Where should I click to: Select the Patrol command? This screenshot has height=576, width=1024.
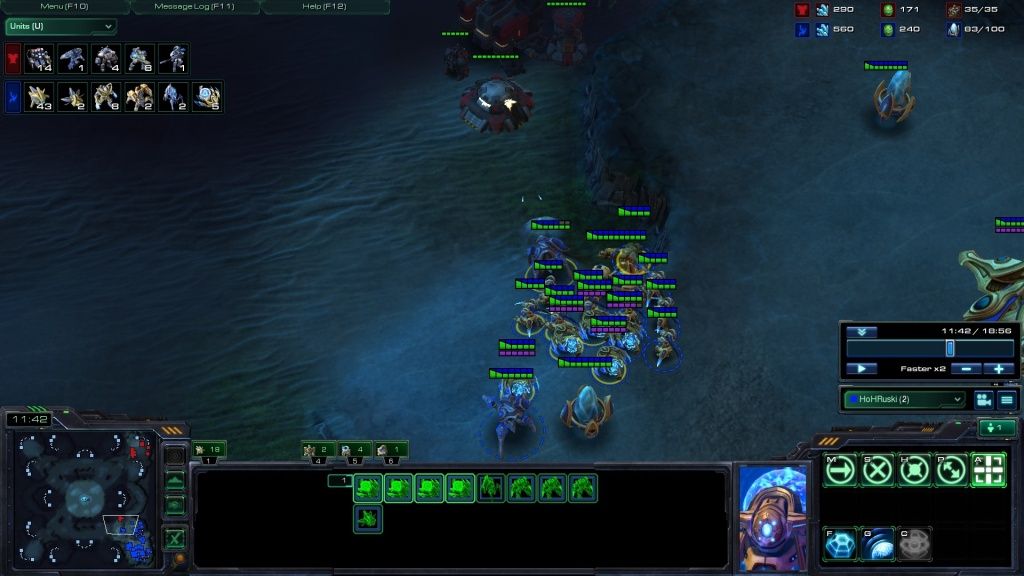(951, 469)
